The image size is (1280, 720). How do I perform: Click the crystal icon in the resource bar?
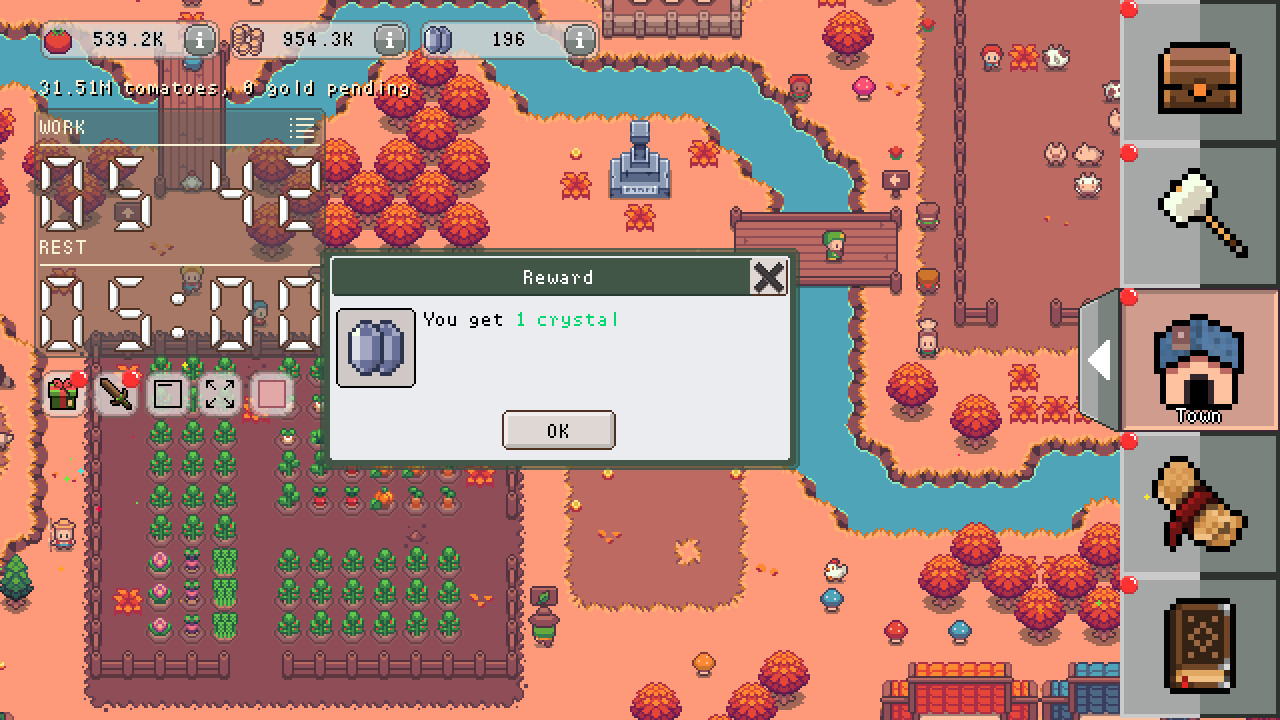[x=440, y=39]
